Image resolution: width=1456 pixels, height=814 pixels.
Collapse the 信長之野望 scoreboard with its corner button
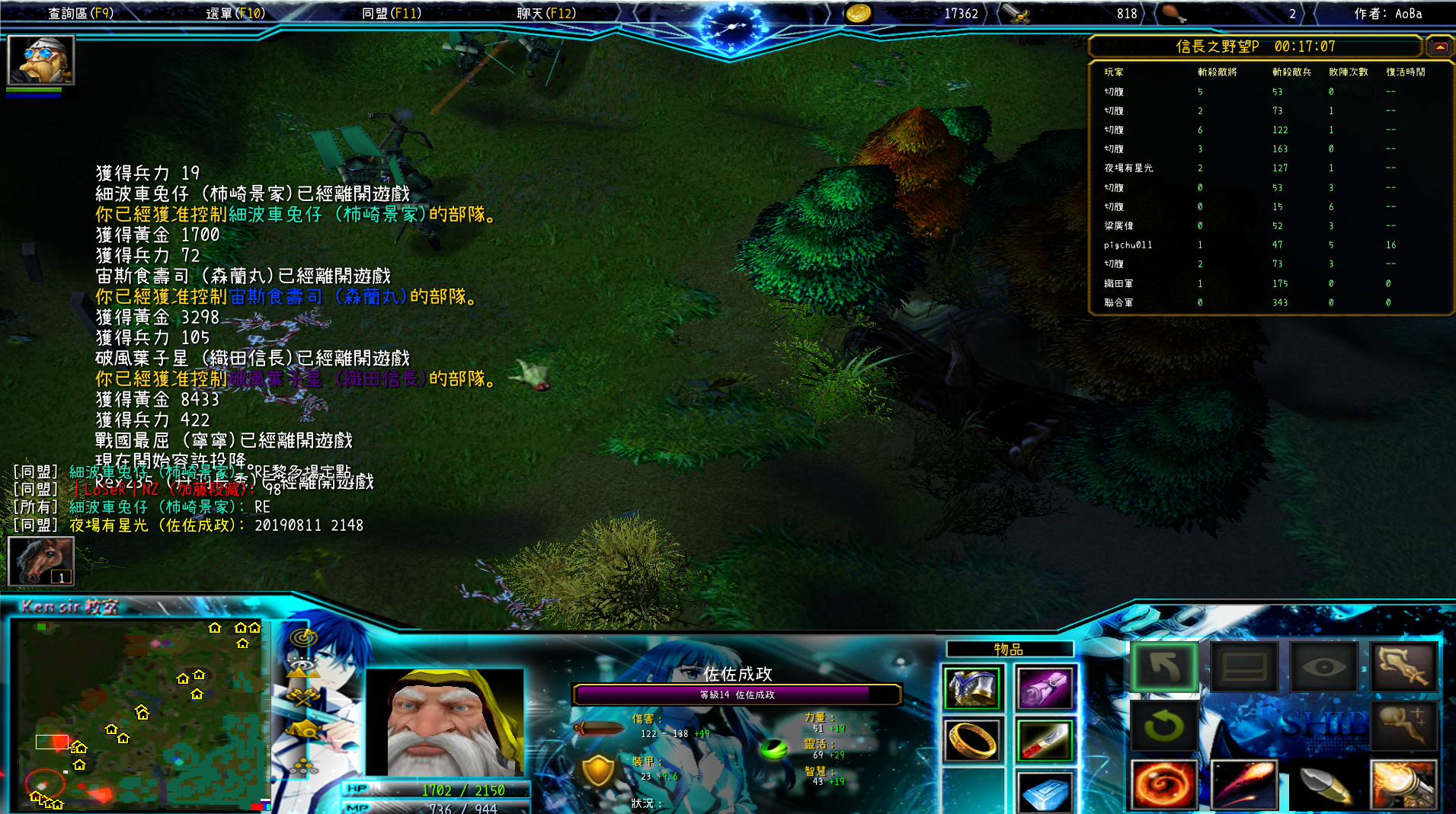point(1439,46)
